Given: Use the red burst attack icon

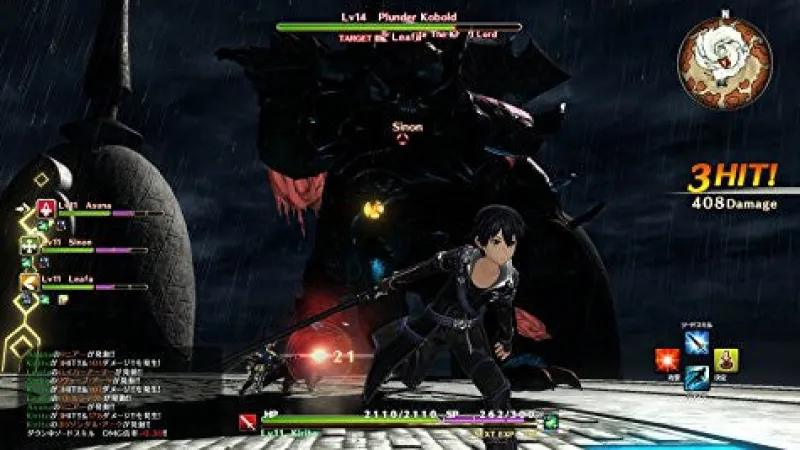Looking at the screenshot, I should [x=665, y=361].
